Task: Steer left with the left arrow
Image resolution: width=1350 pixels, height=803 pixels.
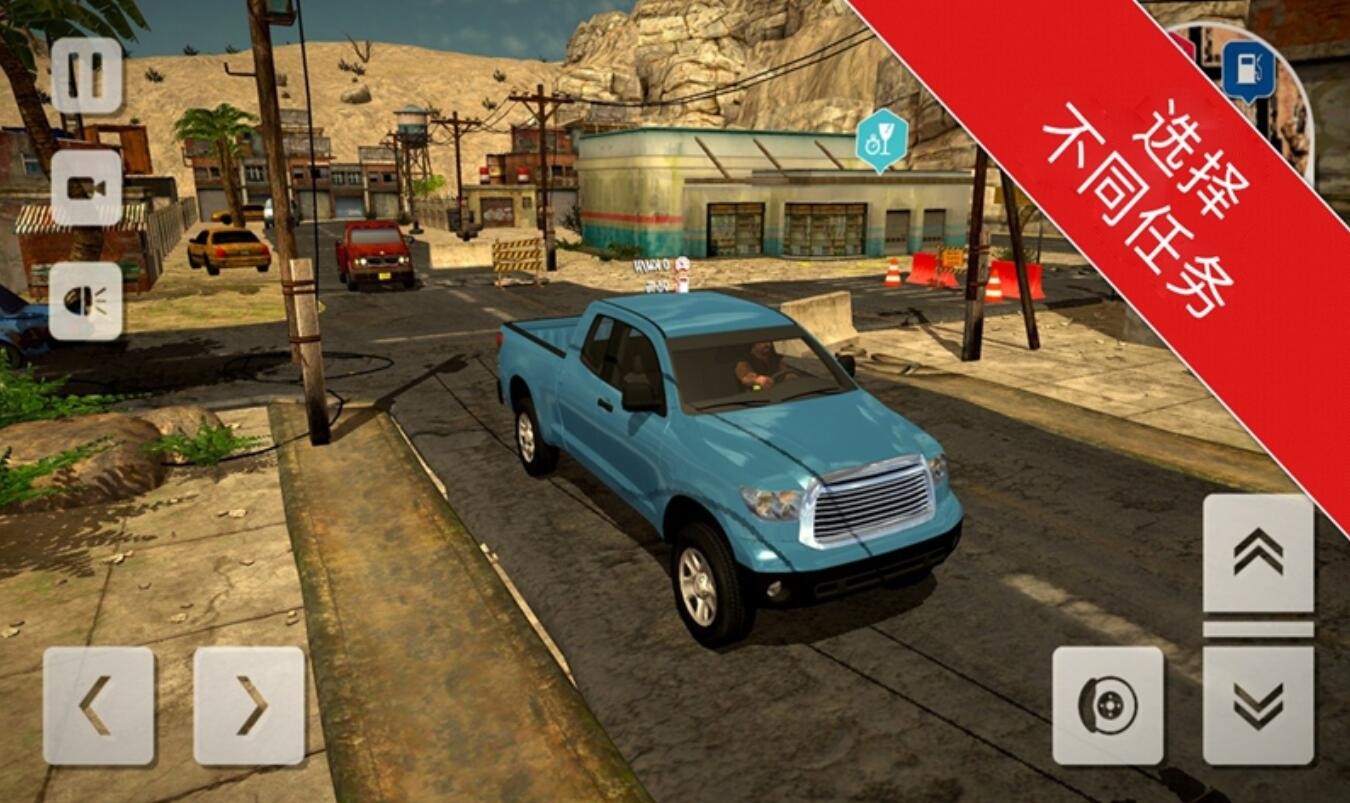Action: (98, 705)
